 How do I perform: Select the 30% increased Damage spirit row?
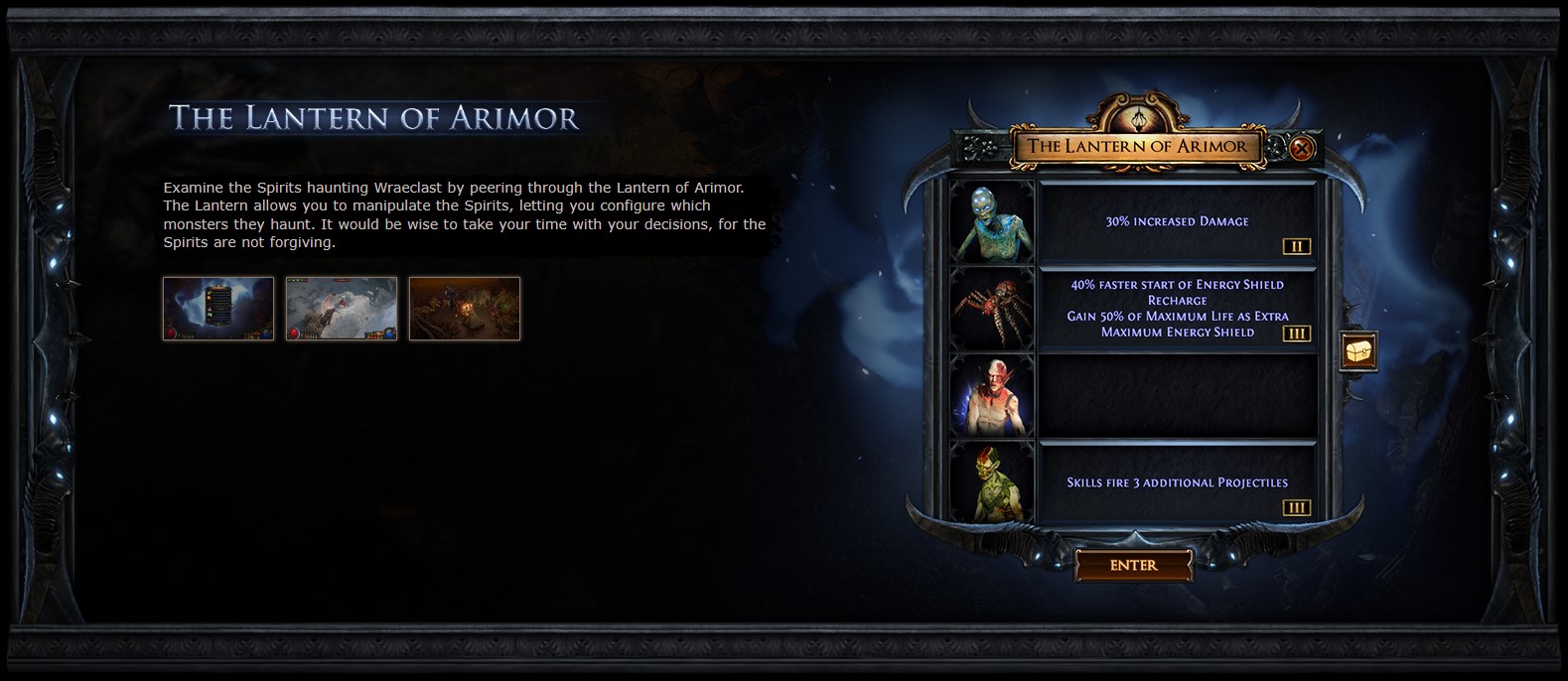point(1177,221)
